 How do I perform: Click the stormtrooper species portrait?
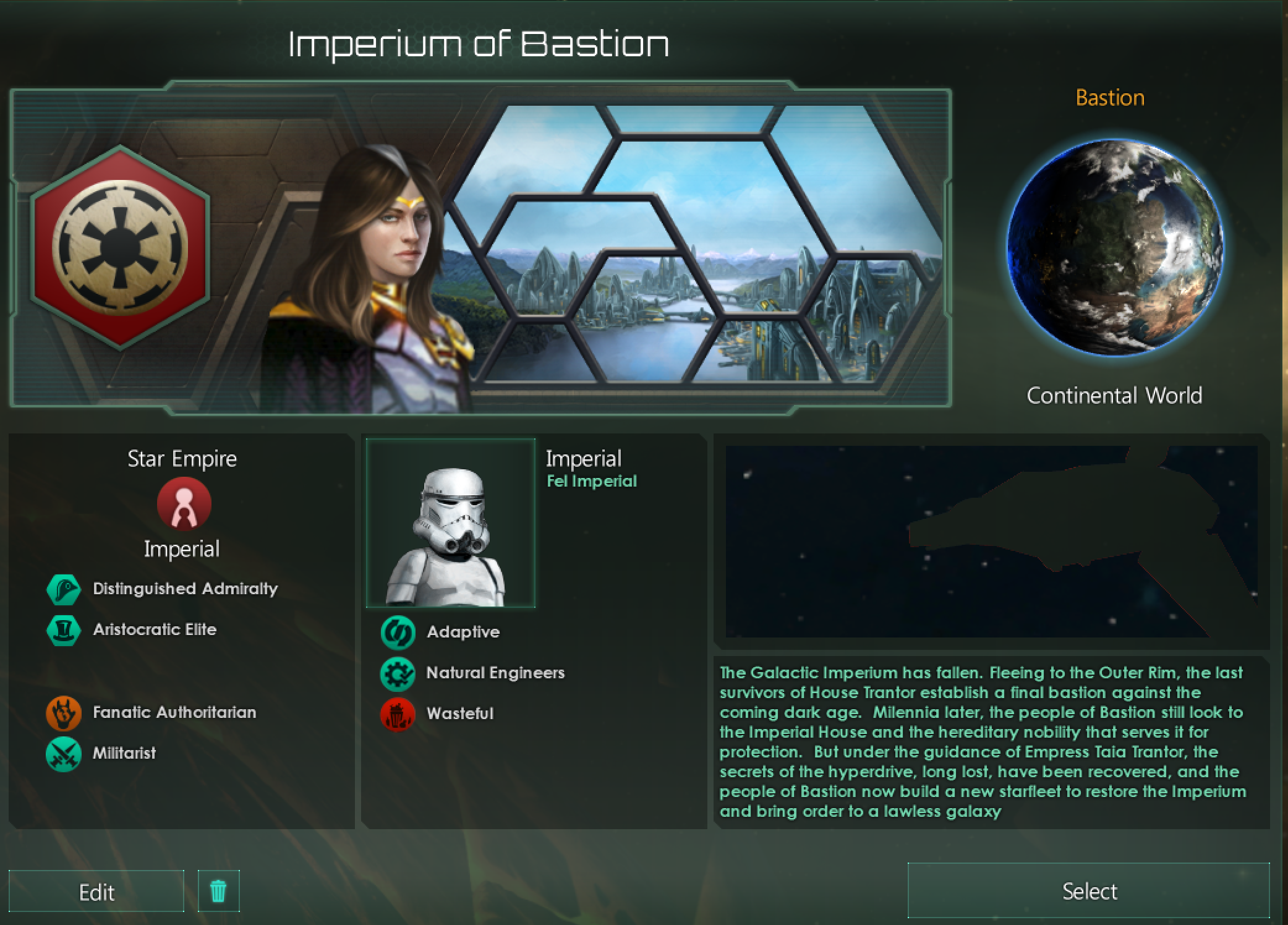[x=451, y=524]
